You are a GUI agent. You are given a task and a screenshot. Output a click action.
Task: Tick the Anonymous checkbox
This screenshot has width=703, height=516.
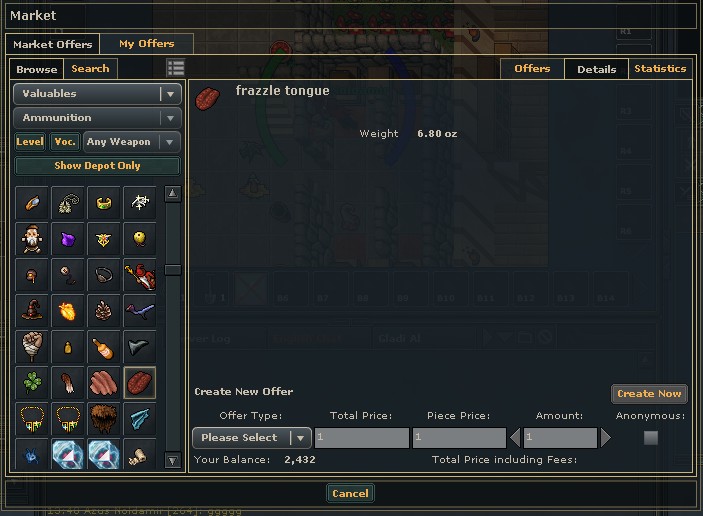(x=651, y=438)
